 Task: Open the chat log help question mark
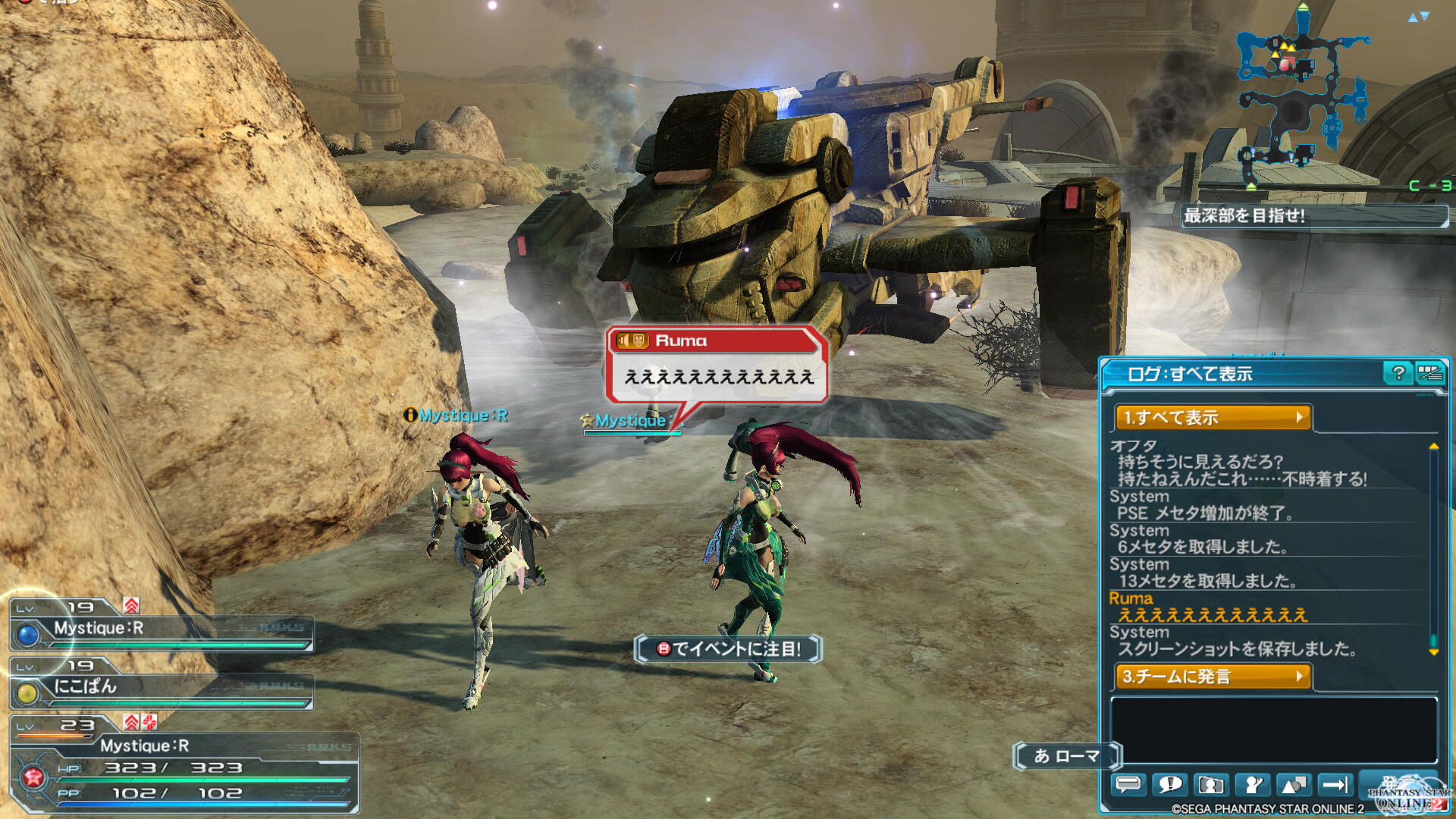pyautogui.click(x=1398, y=372)
